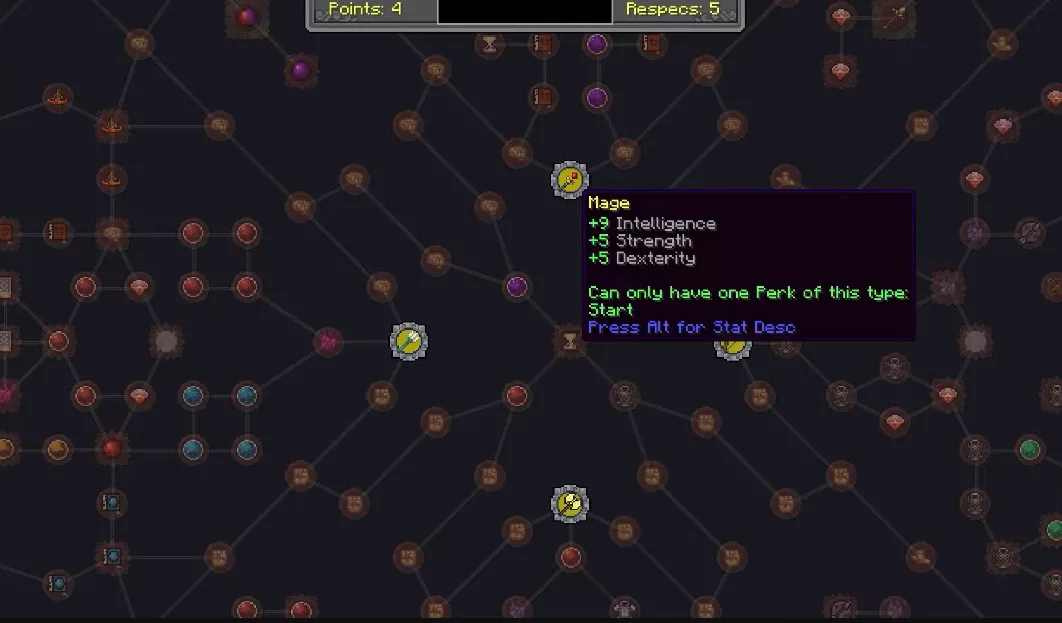
Task: Click the black search field between Points and Respecs
Action: tap(524, 10)
